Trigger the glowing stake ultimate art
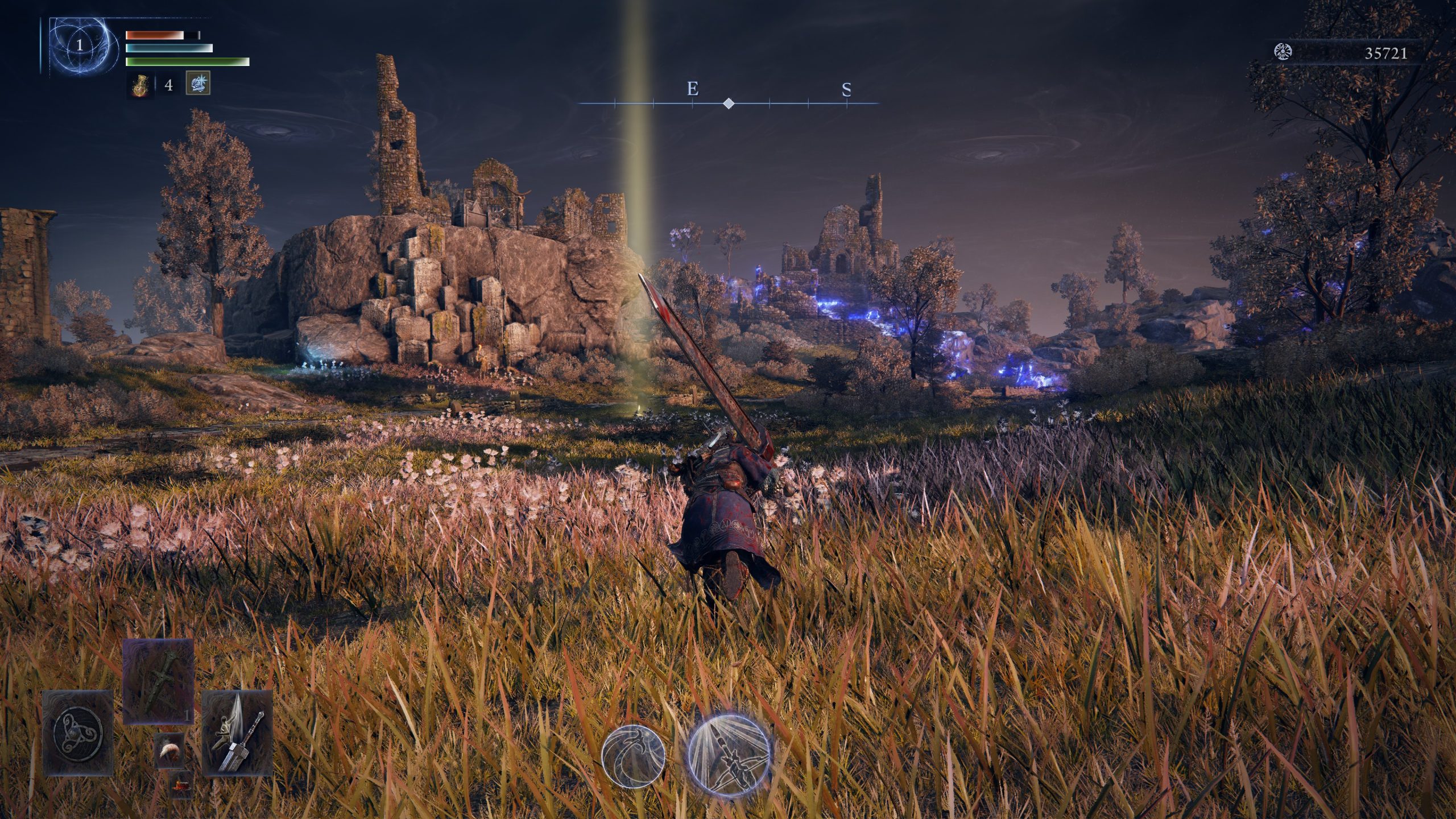Image resolution: width=1456 pixels, height=819 pixels. pyautogui.click(x=729, y=754)
